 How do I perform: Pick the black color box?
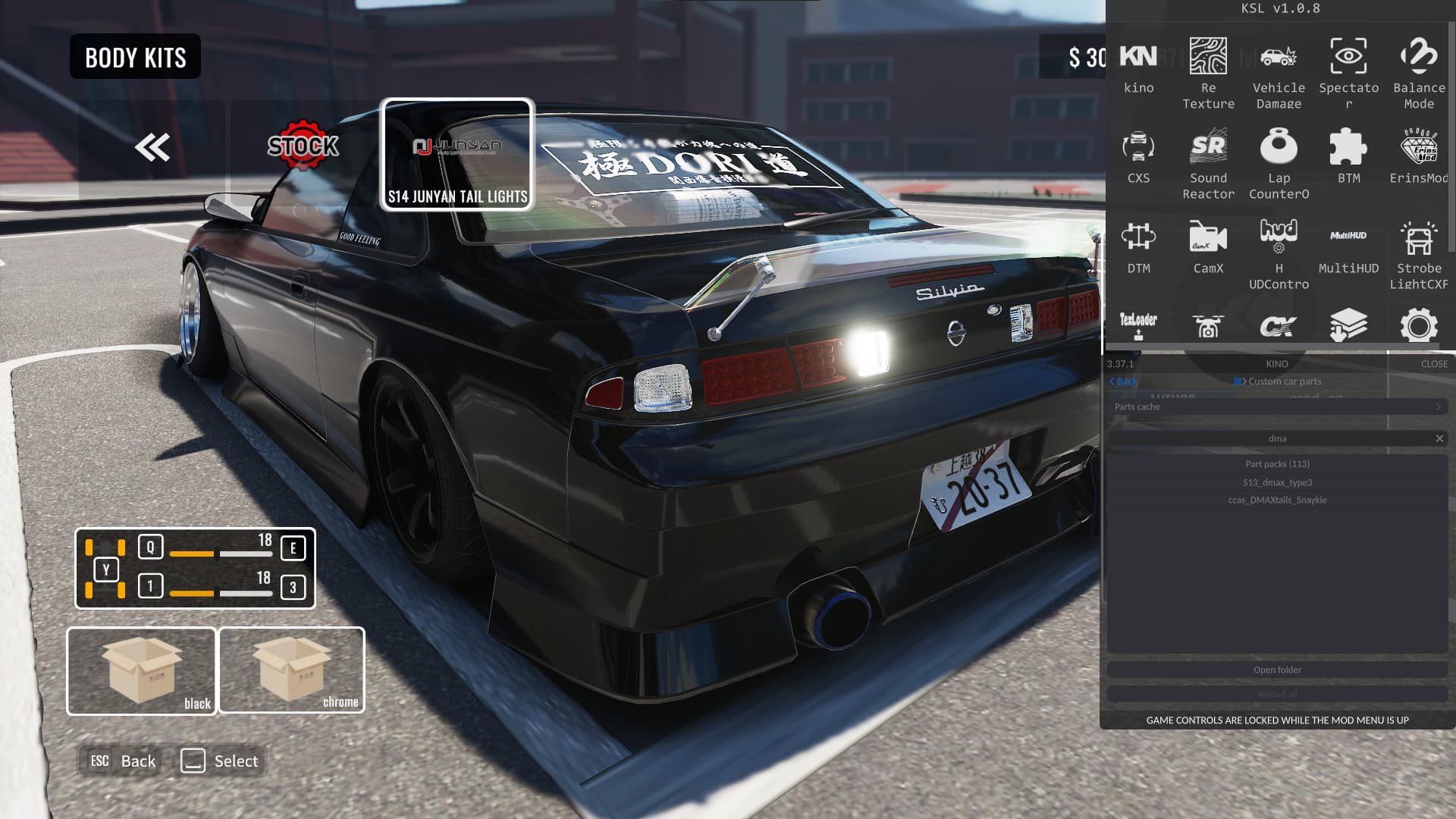click(x=142, y=671)
